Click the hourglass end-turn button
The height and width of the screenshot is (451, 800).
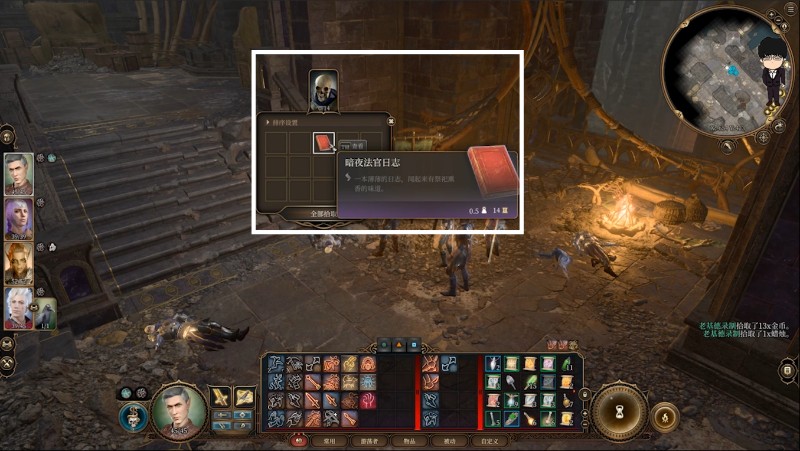click(x=619, y=412)
